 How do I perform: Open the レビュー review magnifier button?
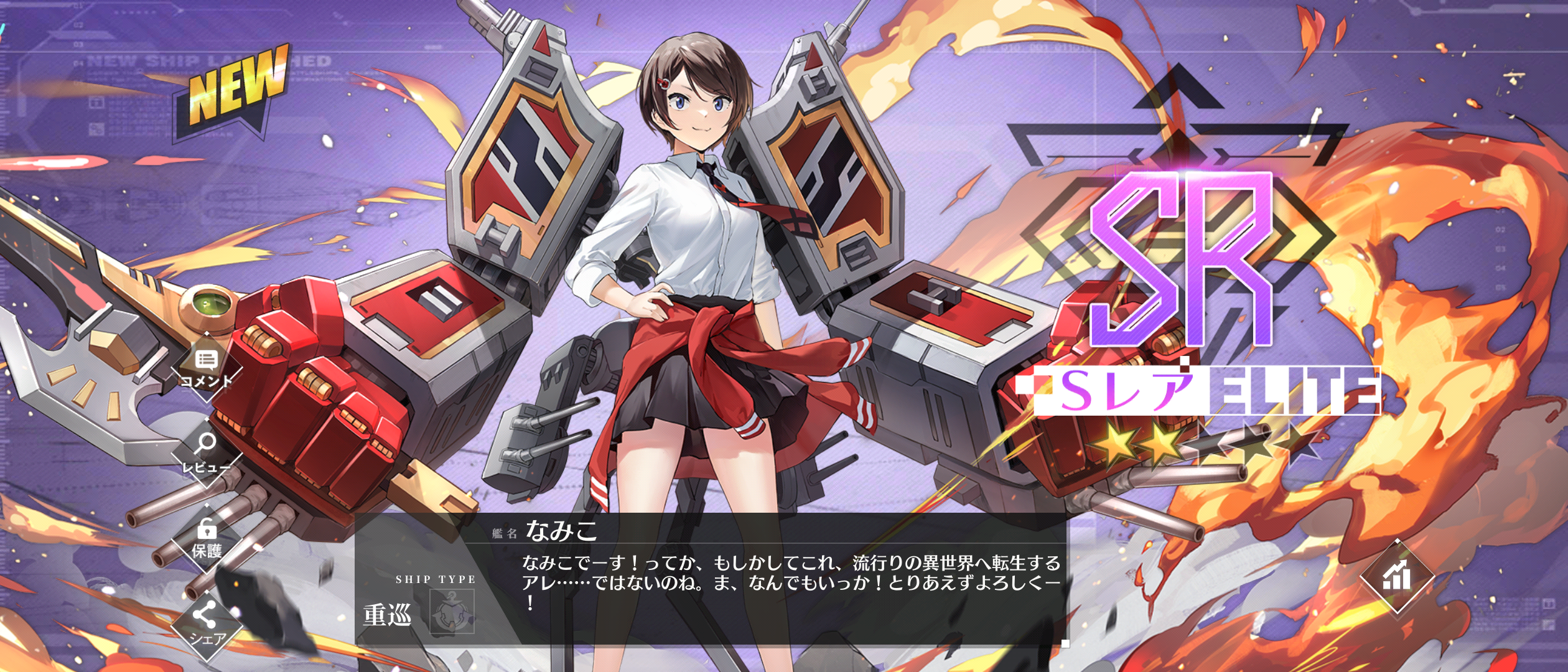[x=206, y=452]
